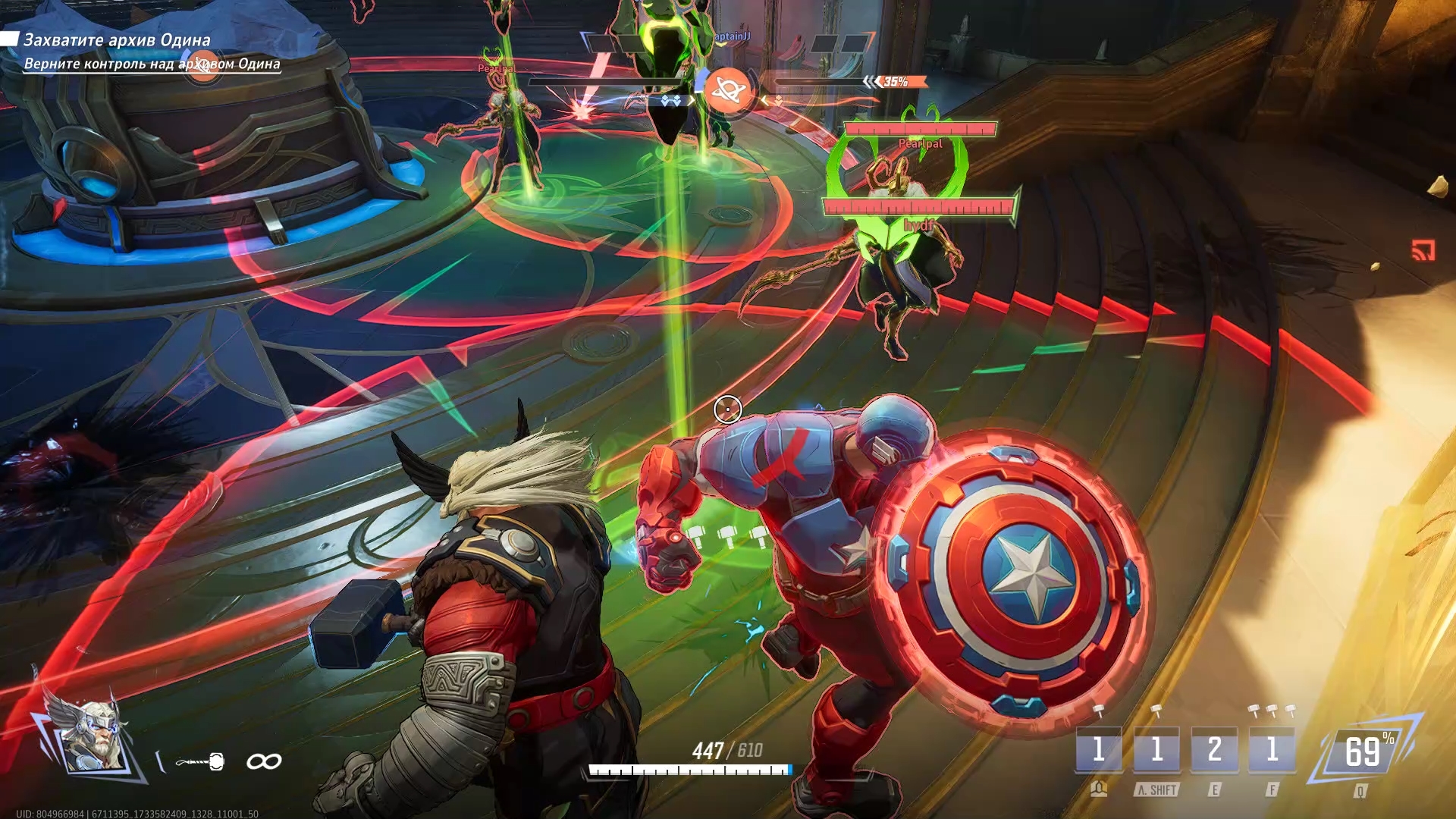1456x819 pixels.
Task: Activate the ability slot above the SHIFT label
Action: pos(1156,750)
